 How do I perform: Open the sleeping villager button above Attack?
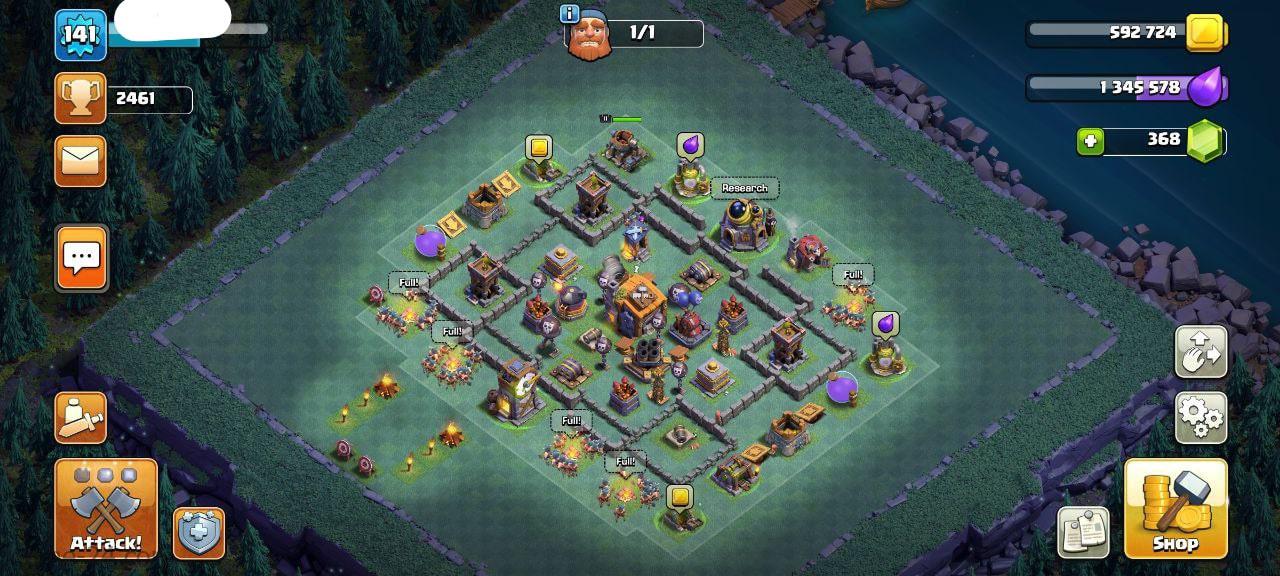point(80,418)
